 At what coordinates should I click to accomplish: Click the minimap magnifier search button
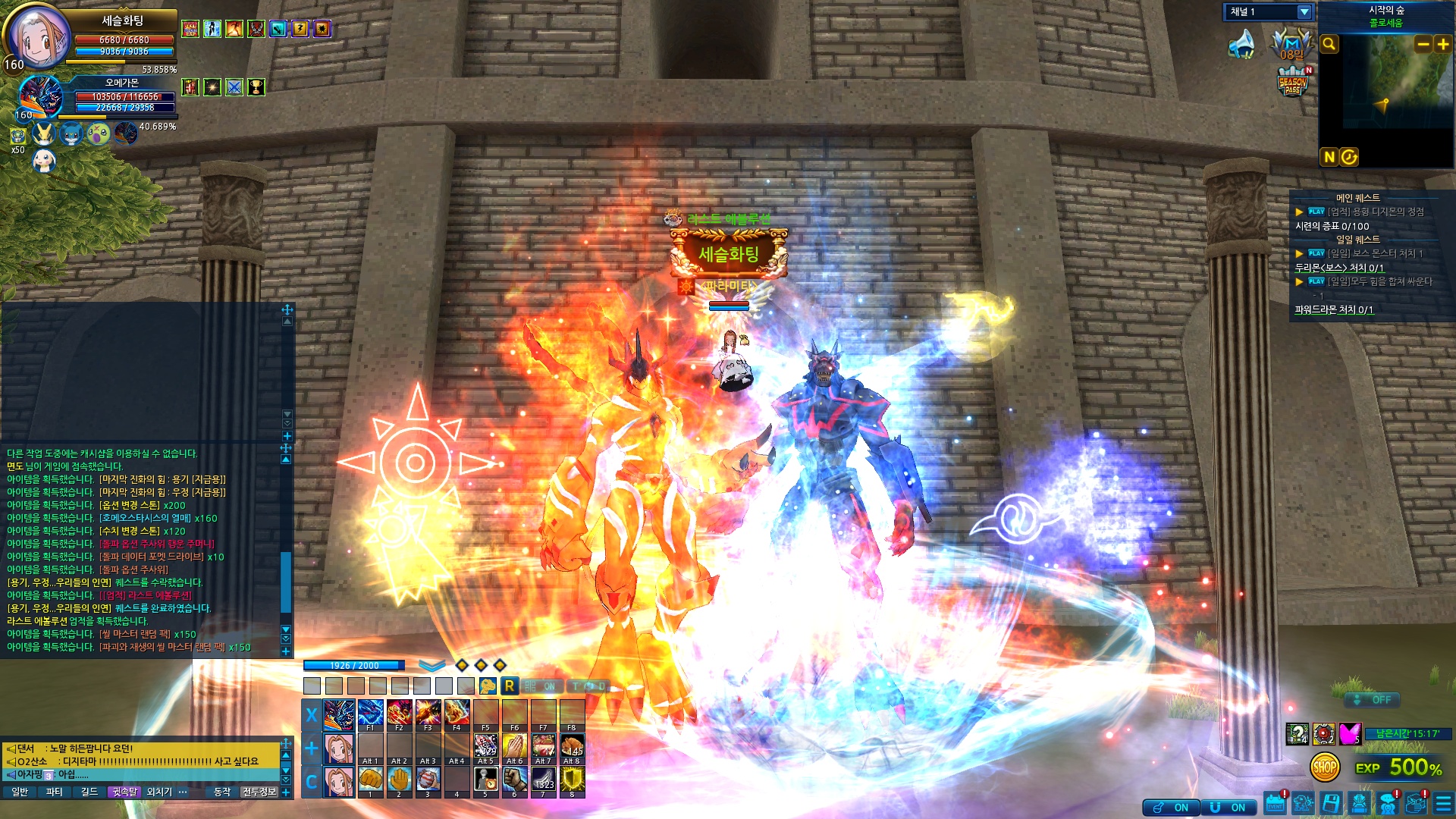[1329, 44]
